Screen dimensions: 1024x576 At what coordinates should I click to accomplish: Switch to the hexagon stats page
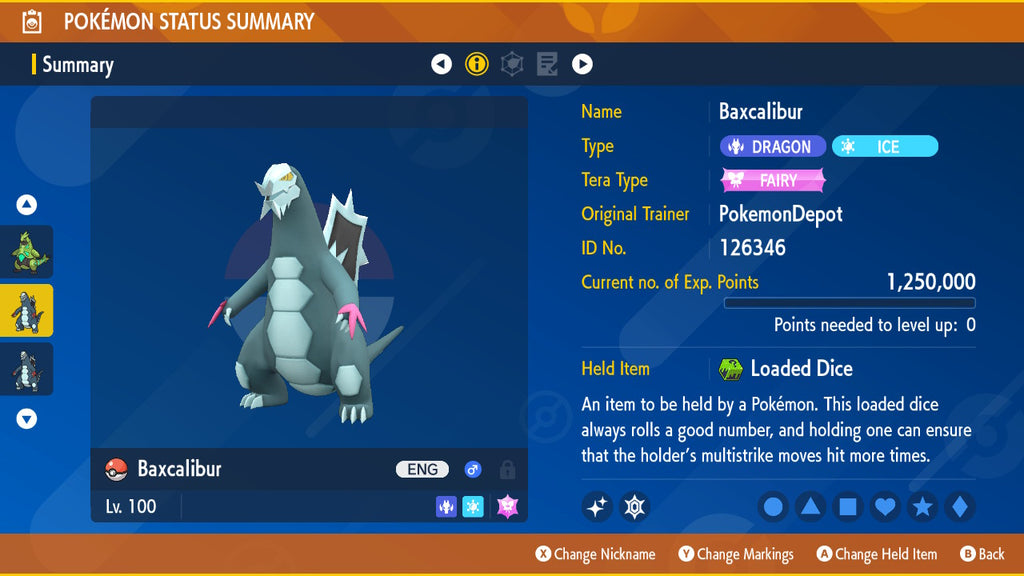click(512, 65)
